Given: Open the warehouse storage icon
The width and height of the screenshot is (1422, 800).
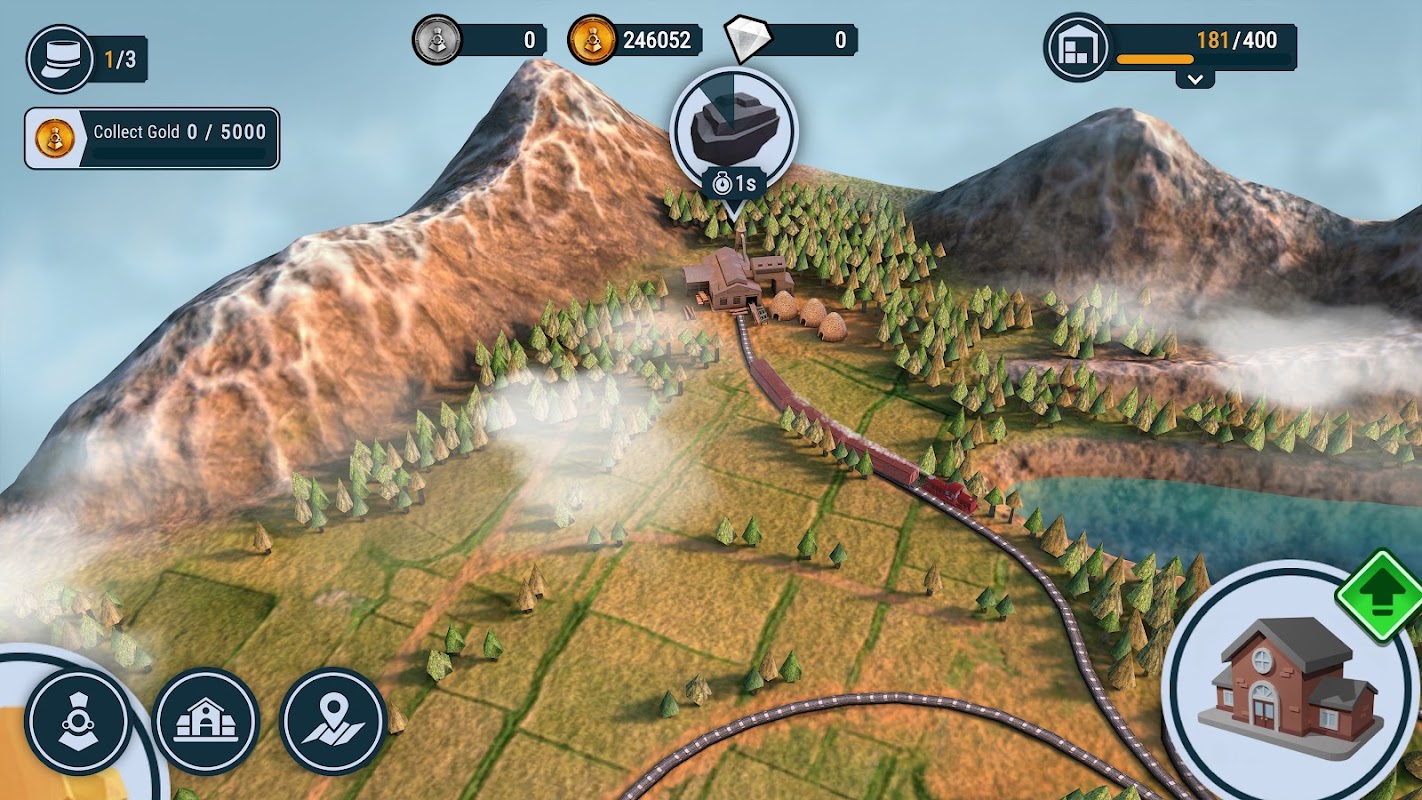Looking at the screenshot, I should tap(1079, 46).
